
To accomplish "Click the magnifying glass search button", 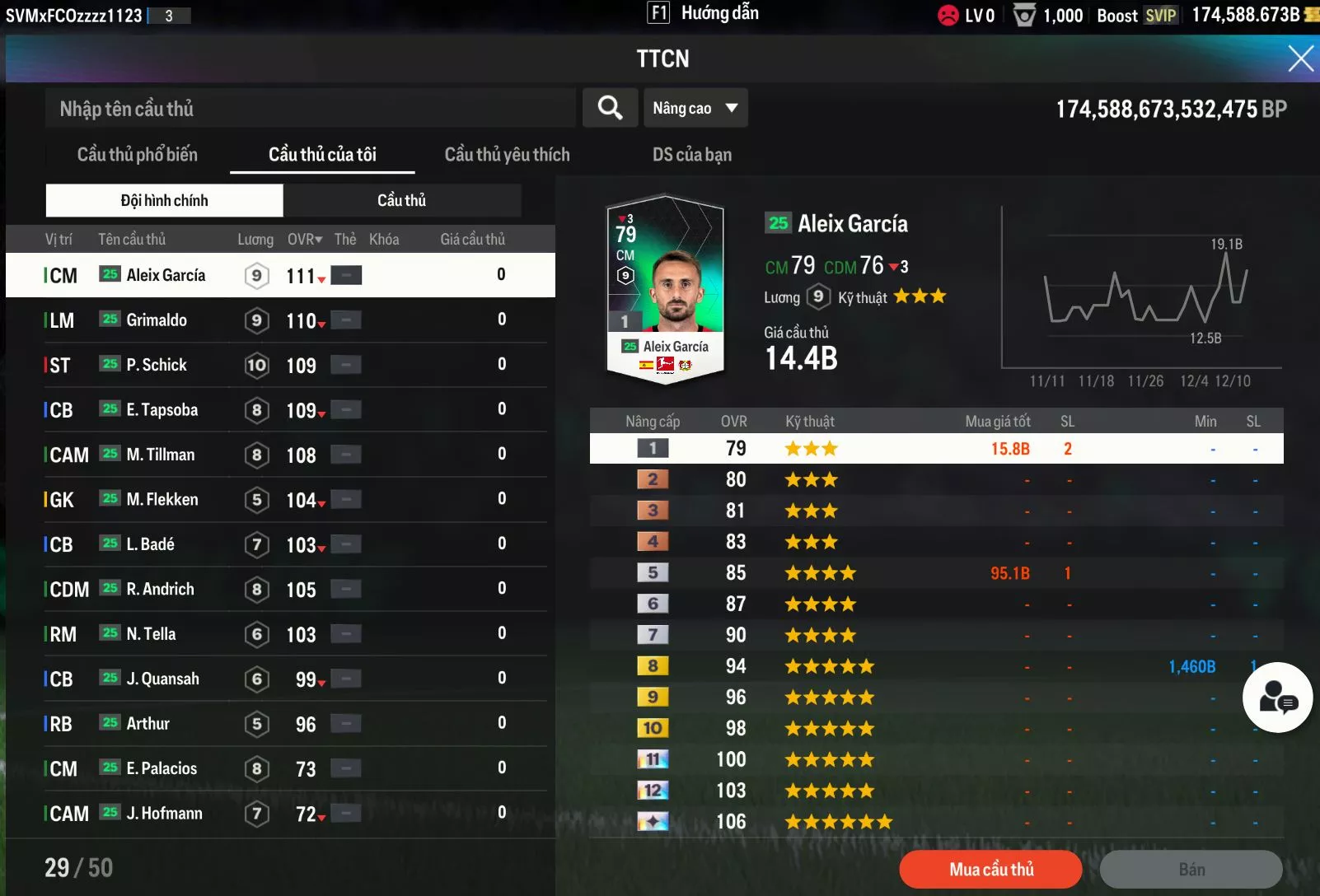I will [610, 108].
